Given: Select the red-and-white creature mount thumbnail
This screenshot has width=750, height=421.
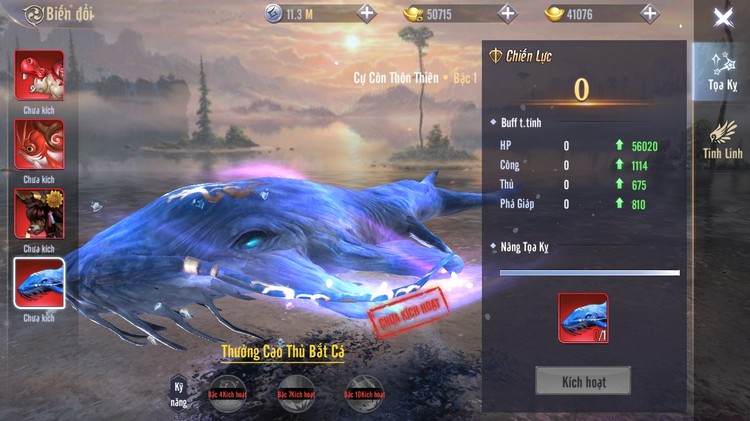Looking at the screenshot, I should coord(39,75).
